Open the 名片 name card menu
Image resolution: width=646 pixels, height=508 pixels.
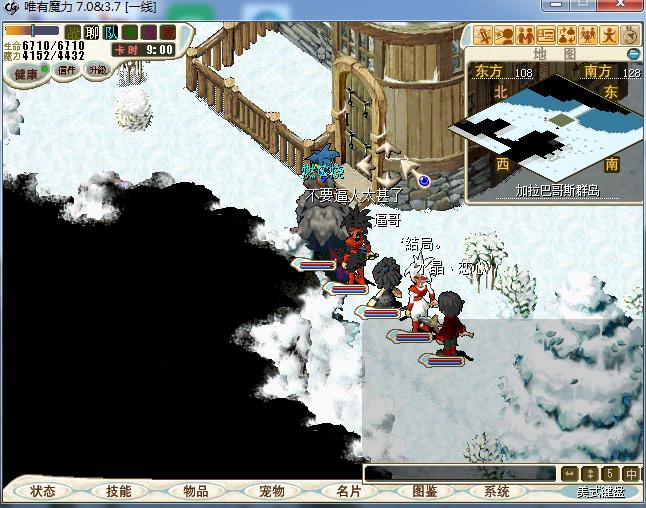348,491
